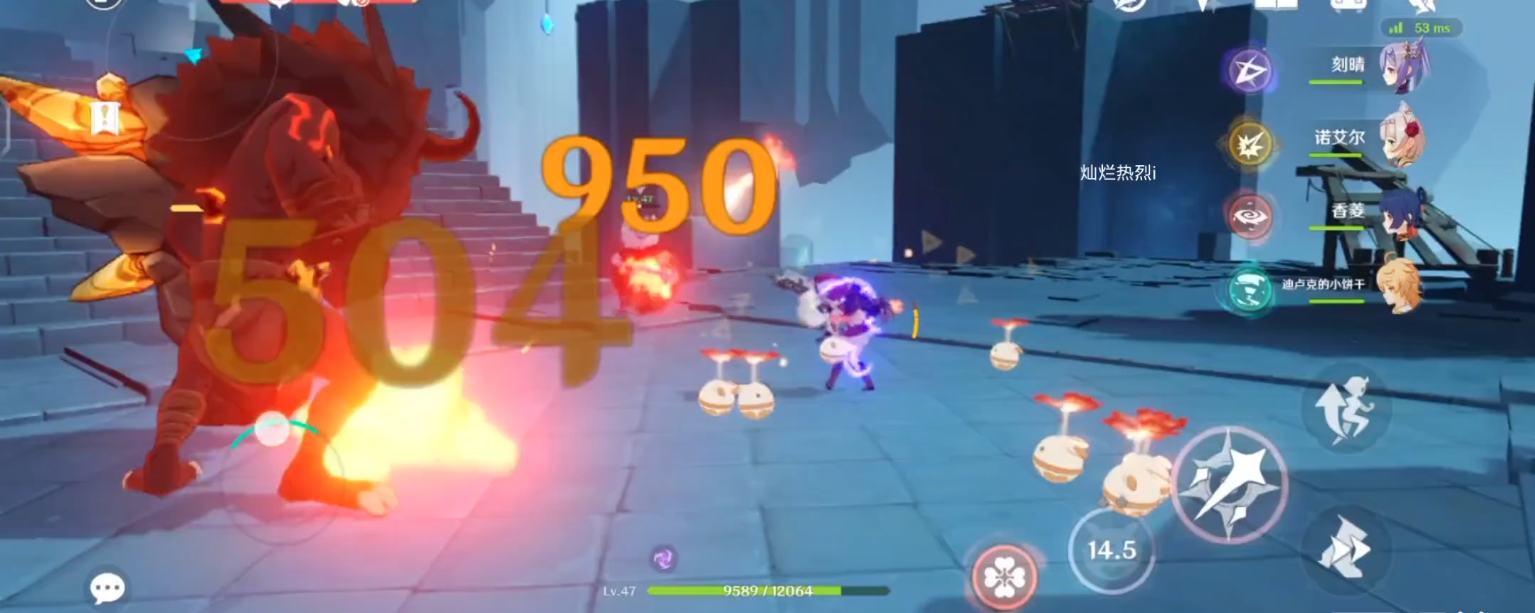This screenshot has width=1535, height=613.
Task: Use the elemental skill showing 14.5 cooldown
Action: coord(1111,550)
